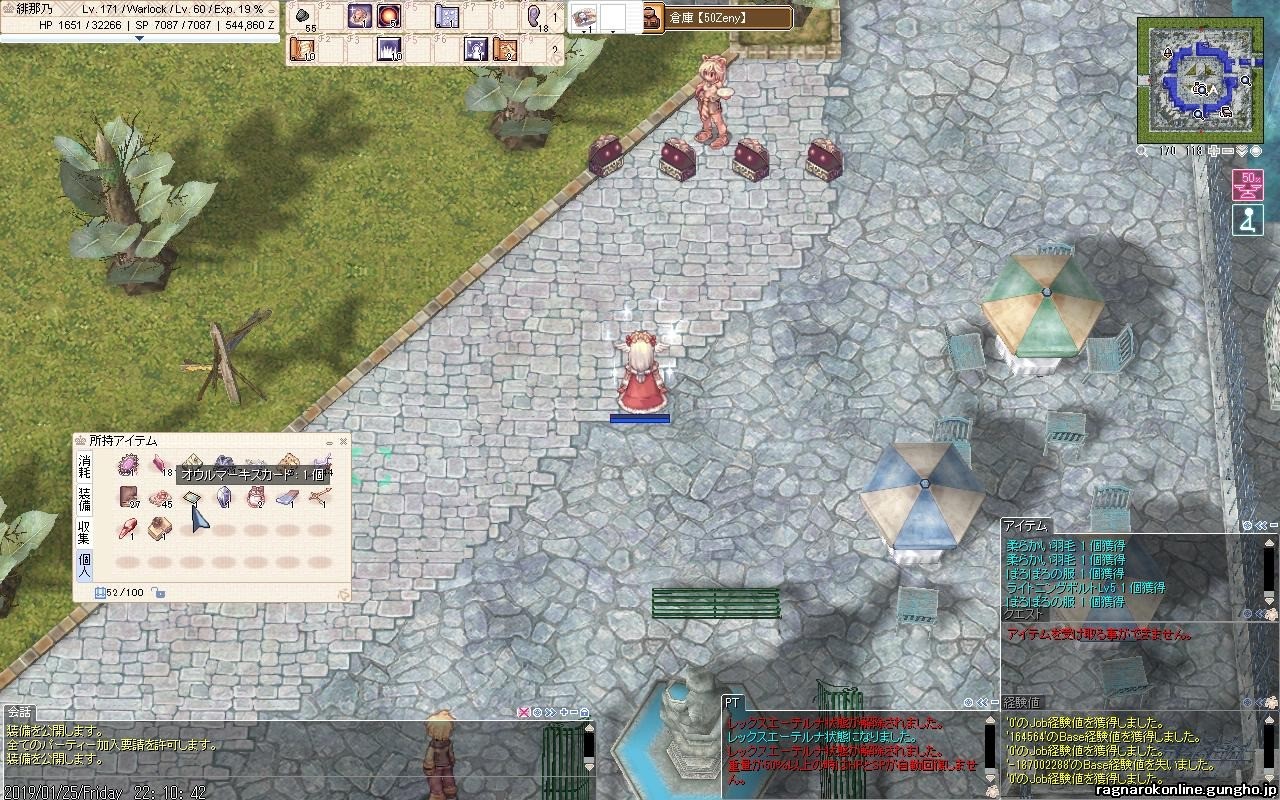Select the brown book stack of 27
This screenshot has height=800, width=1280.
[x=128, y=497]
